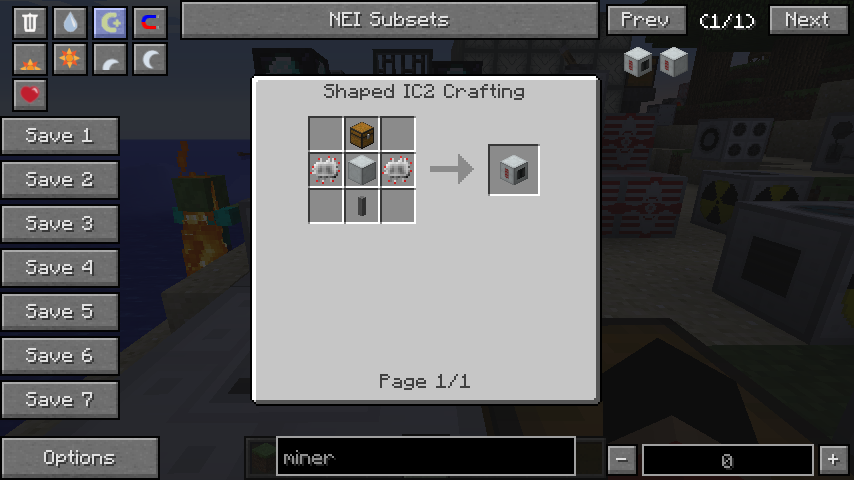Advance with the Next page button

pyautogui.click(x=806, y=20)
